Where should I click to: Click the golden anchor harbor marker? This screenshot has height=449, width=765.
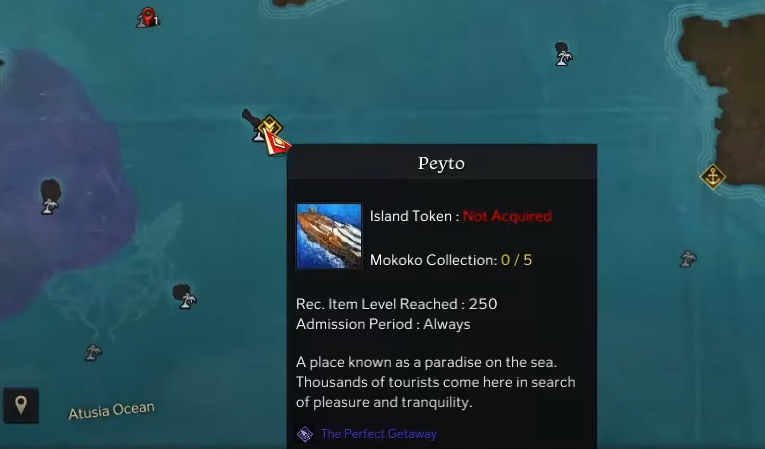pos(712,177)
